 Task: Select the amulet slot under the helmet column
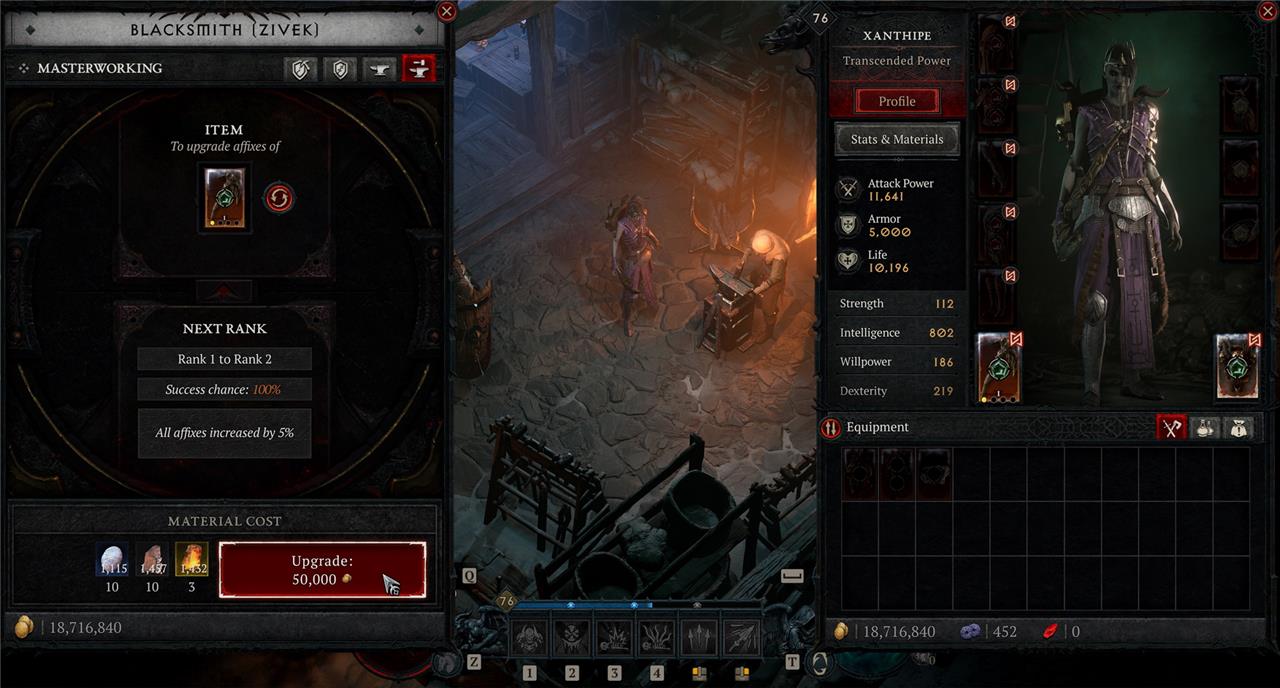coord(1241,104)
